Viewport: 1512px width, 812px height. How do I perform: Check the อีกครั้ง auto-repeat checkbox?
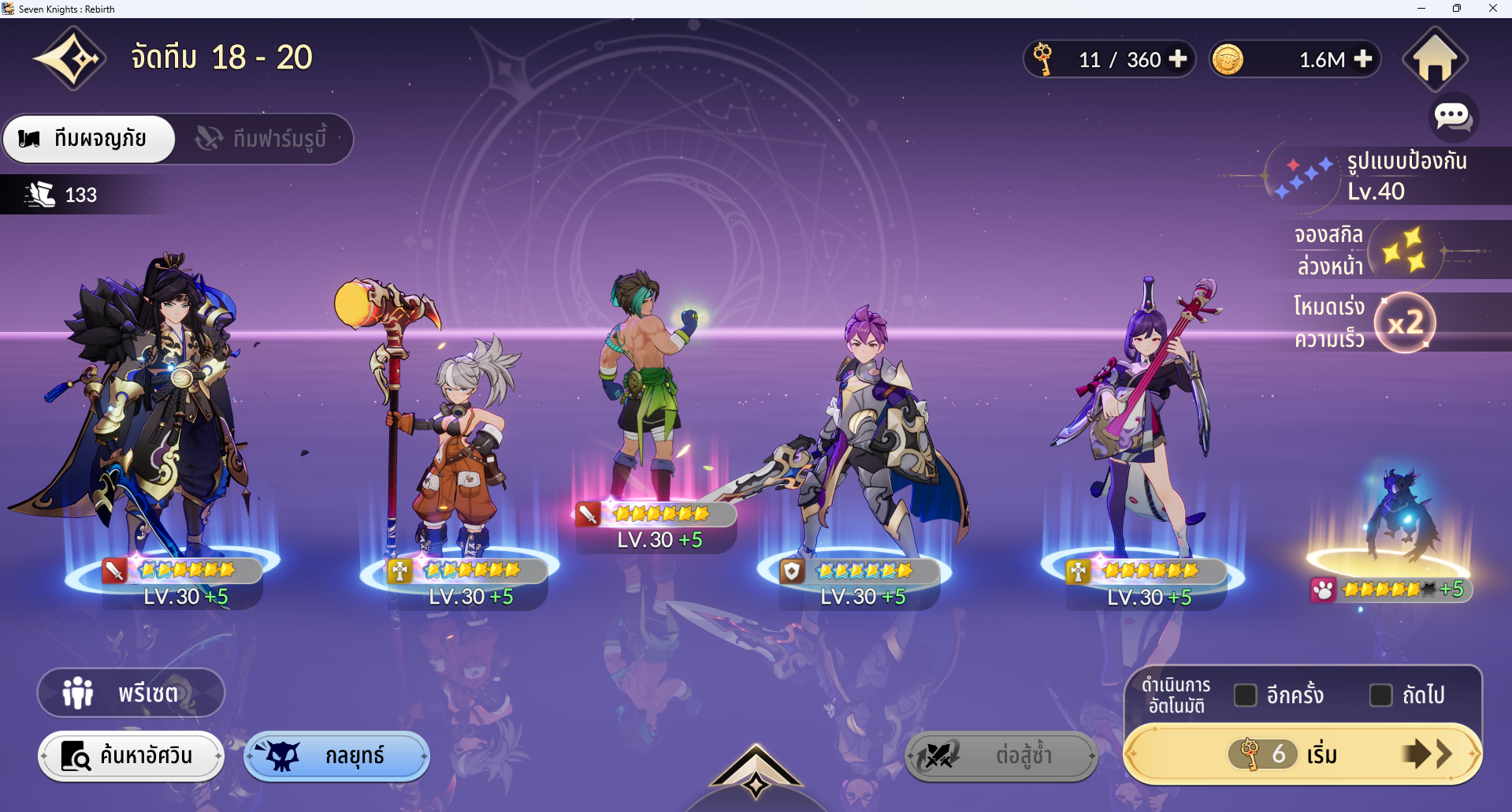(1245, 695)
